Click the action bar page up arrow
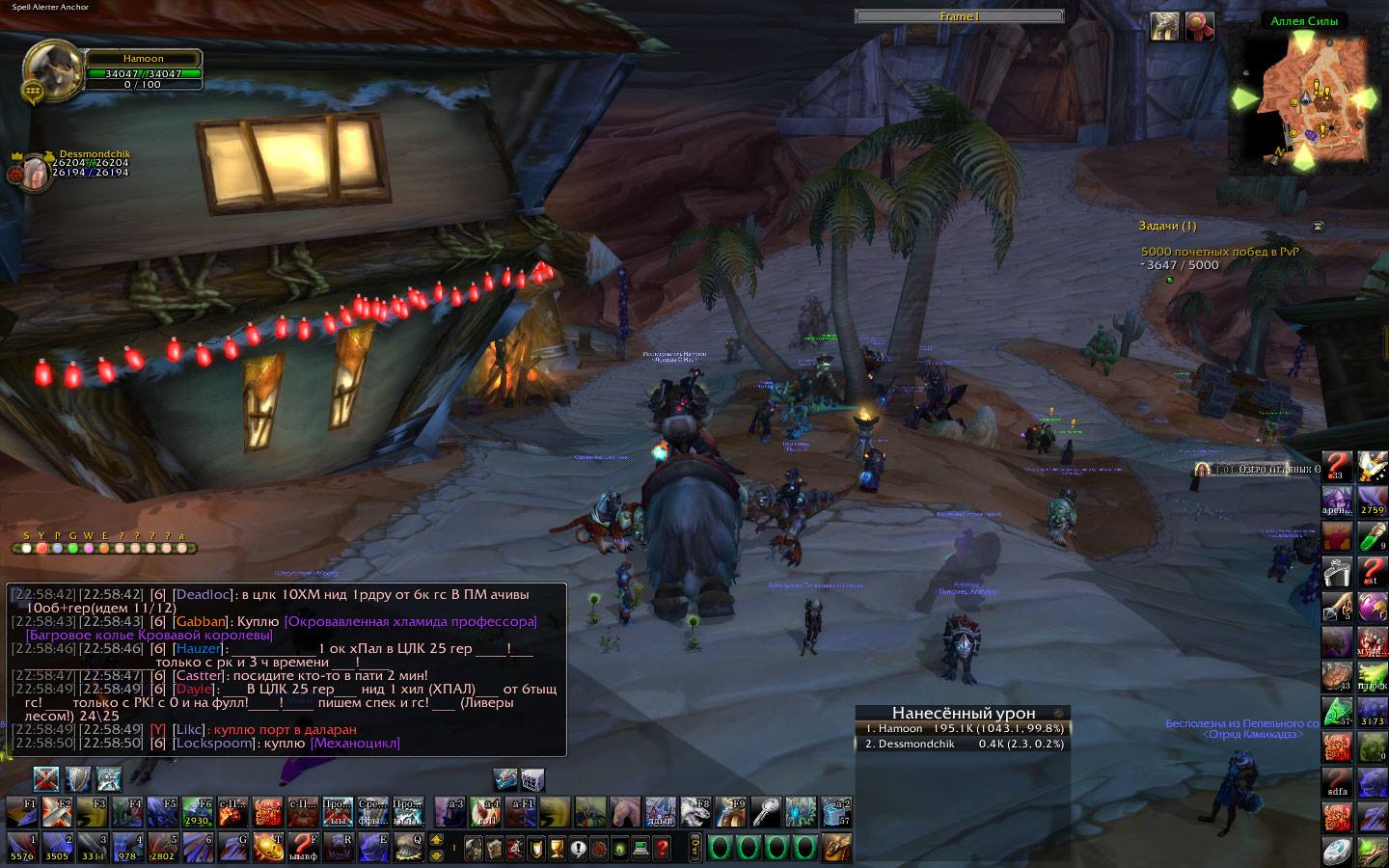 point(435,840)
